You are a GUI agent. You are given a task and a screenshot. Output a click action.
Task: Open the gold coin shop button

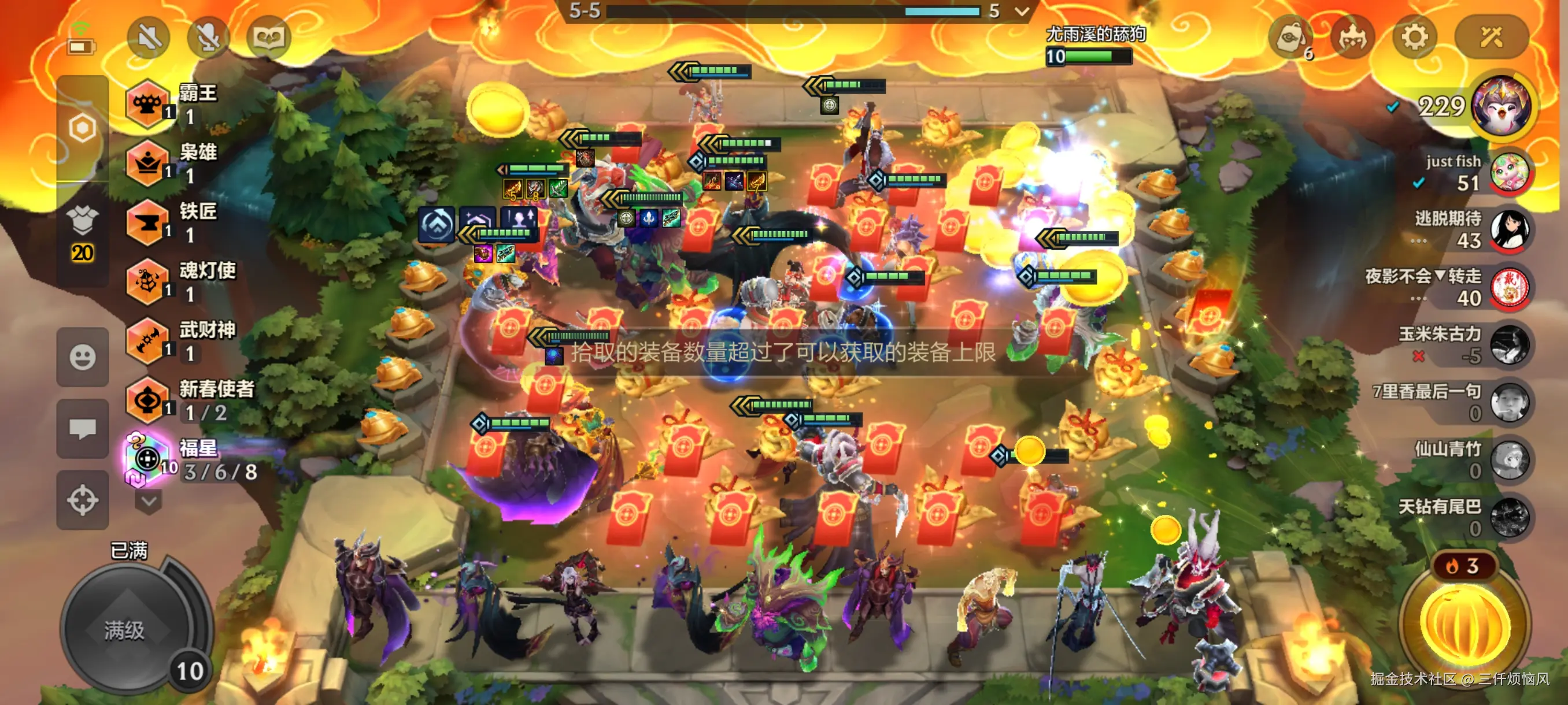tap(1465, 622)
